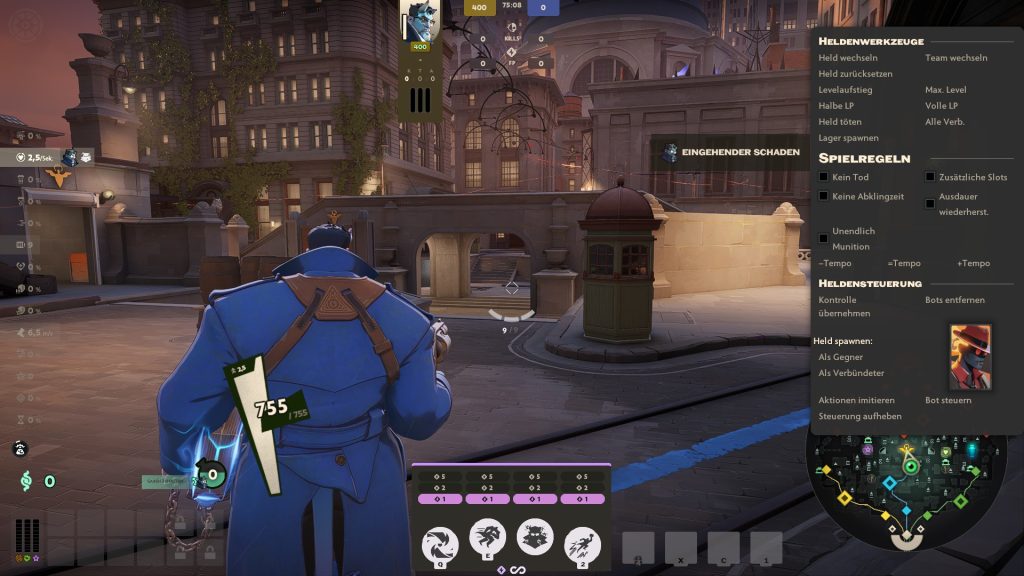Image resolution: width=1024 pixels, height=576 pixels.
Task: Select Held wechseln in hero tools
Action: (848, 58)
